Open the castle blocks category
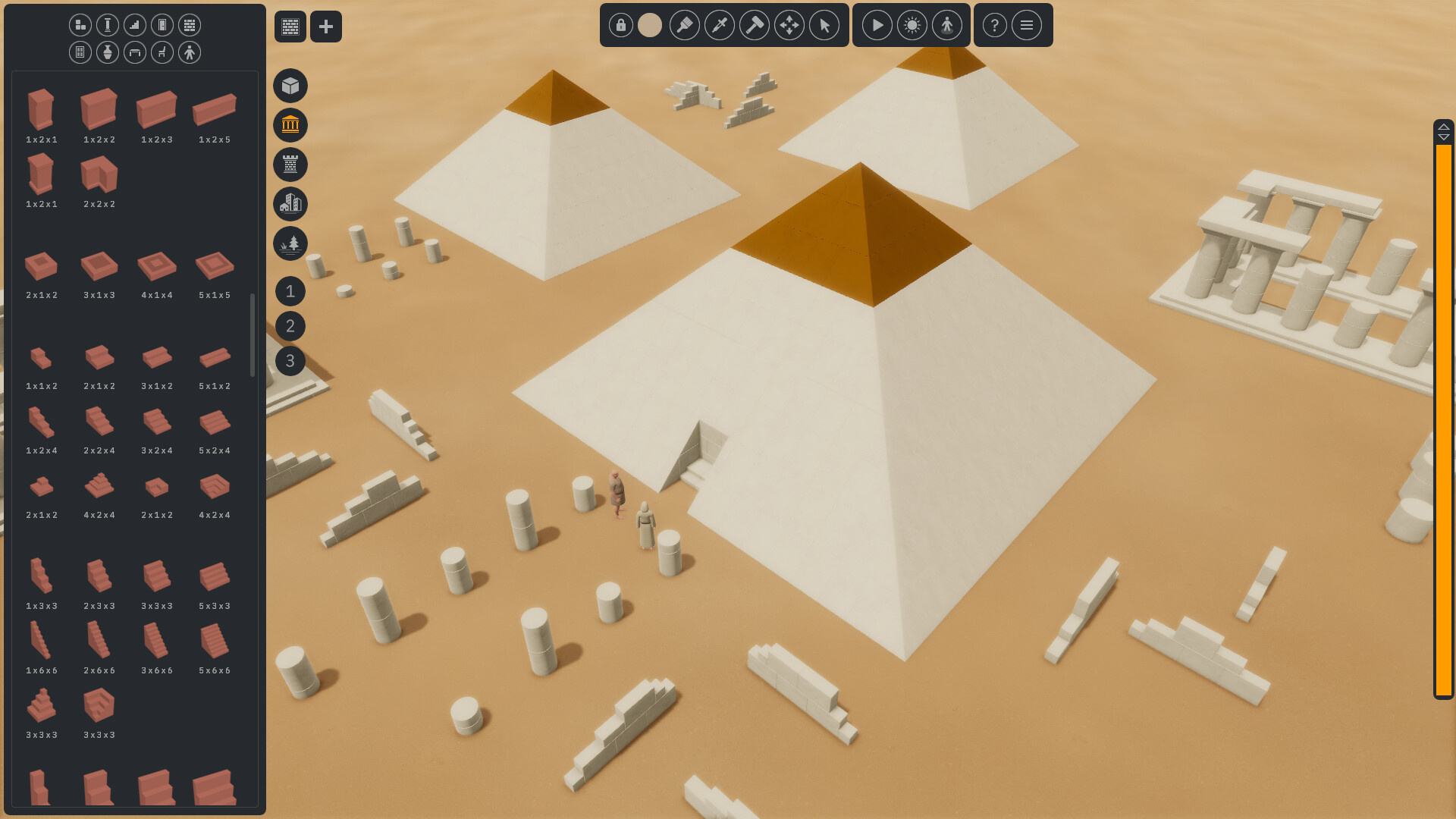This screenshot has width=1456, height=819. (290, 165)
